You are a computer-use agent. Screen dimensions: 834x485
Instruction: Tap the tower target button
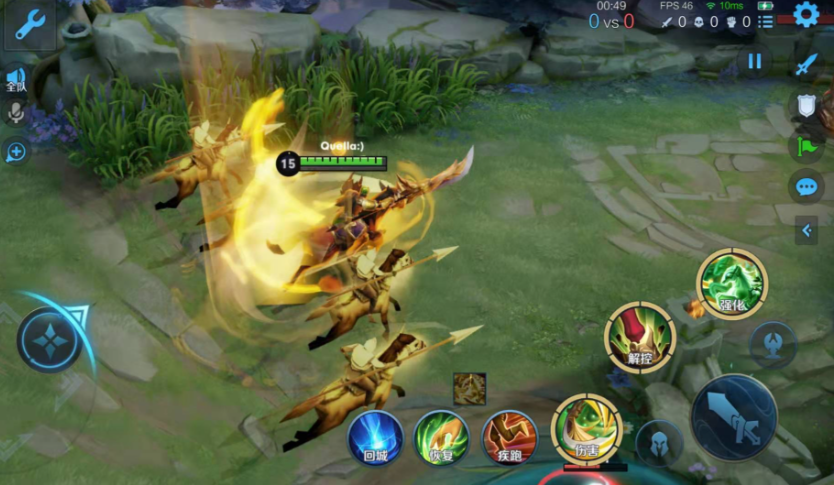tap(773, 345)
